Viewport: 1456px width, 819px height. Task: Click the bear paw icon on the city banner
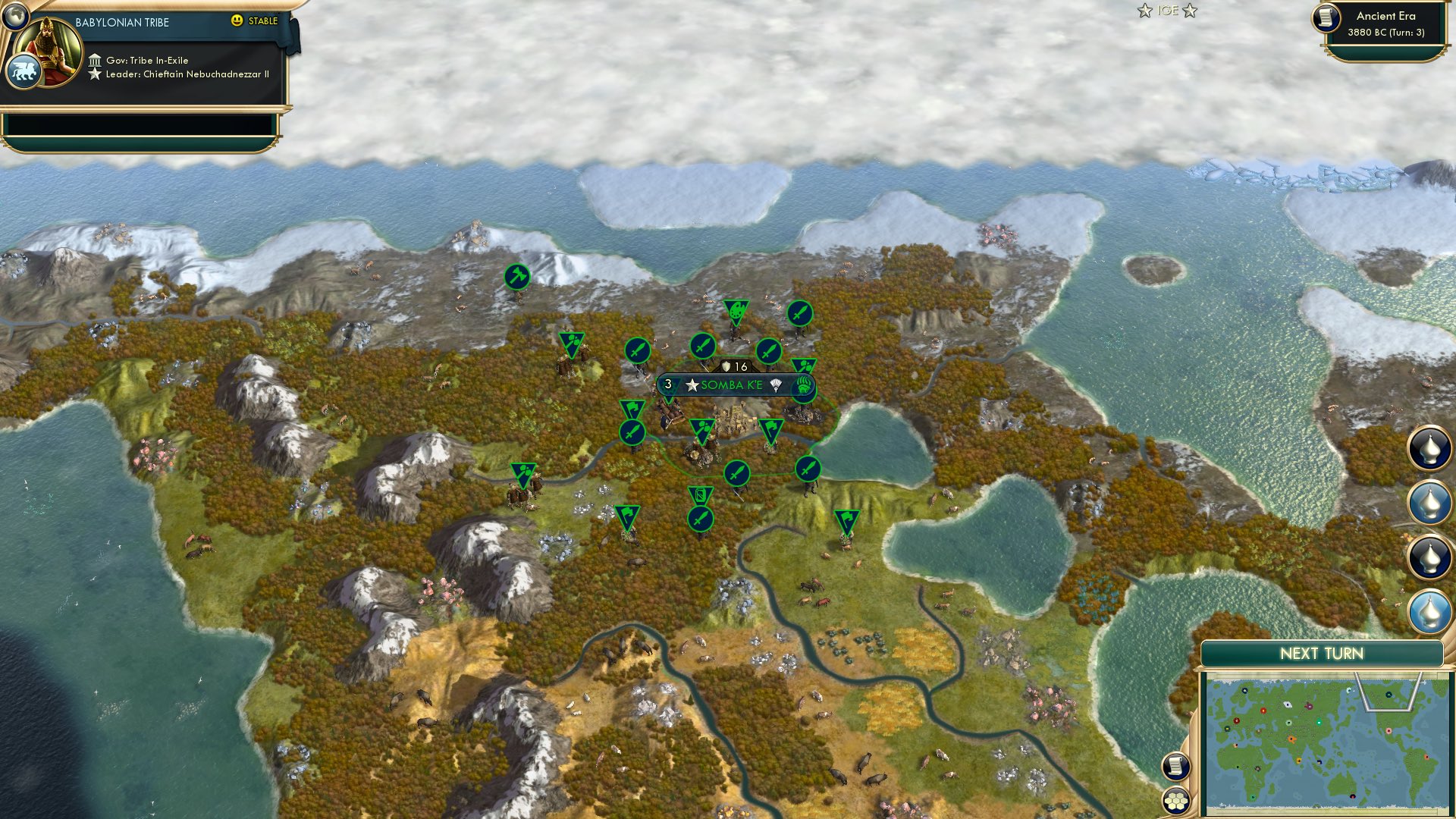[803, 384]
